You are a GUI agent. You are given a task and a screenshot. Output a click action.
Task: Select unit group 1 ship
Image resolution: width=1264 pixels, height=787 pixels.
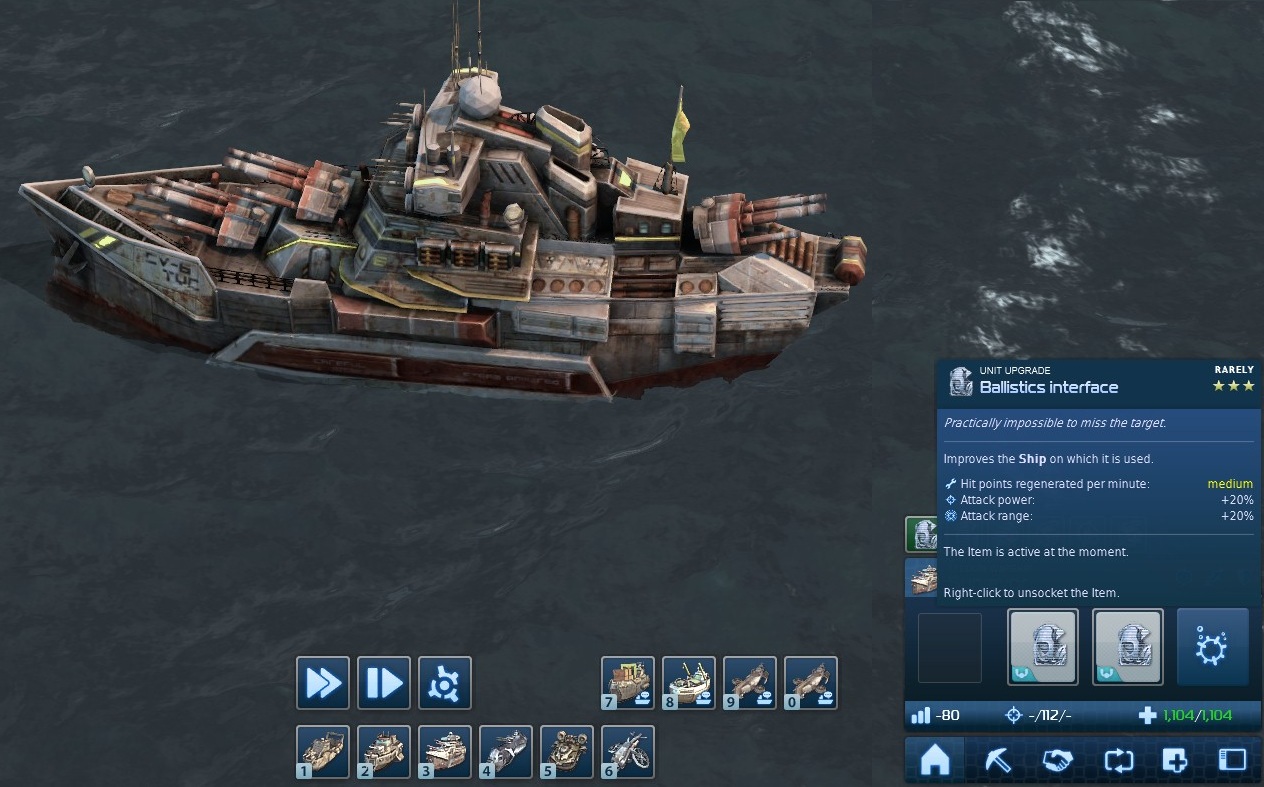323,752
